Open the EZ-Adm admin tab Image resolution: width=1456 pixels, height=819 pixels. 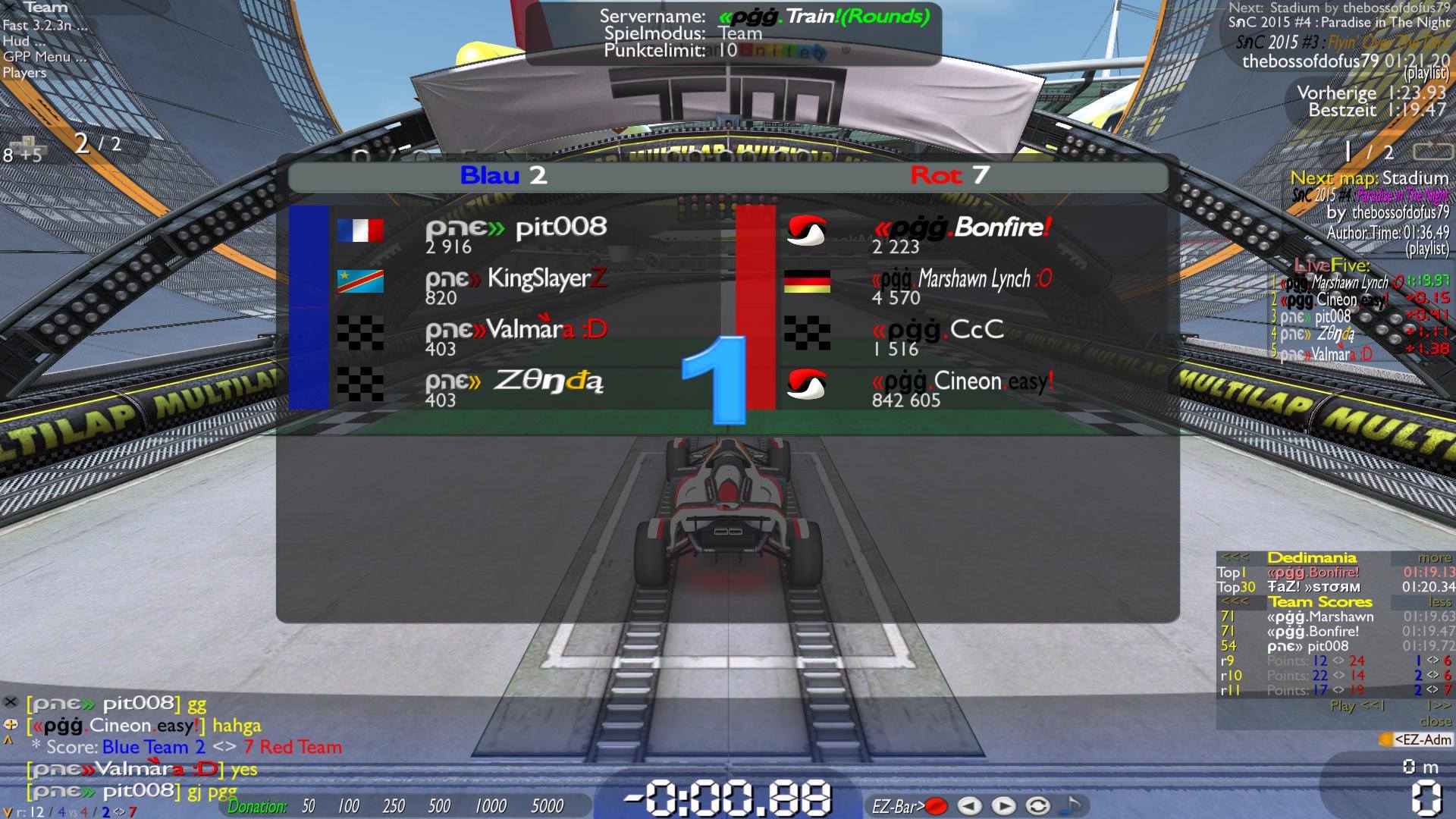point(1416,739)
